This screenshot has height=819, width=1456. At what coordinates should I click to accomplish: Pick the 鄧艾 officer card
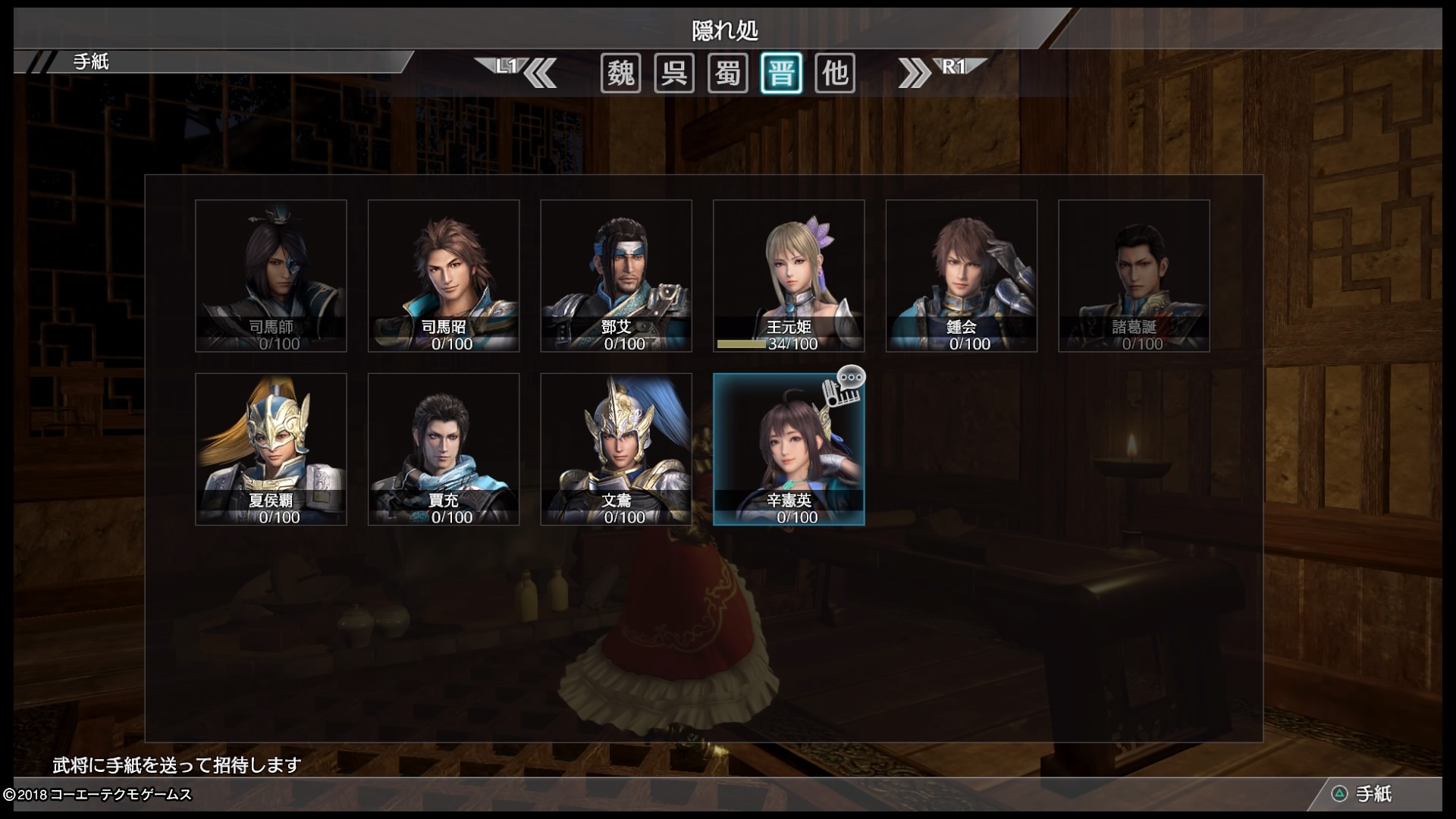pyautogui.click(x=616, y=276)
